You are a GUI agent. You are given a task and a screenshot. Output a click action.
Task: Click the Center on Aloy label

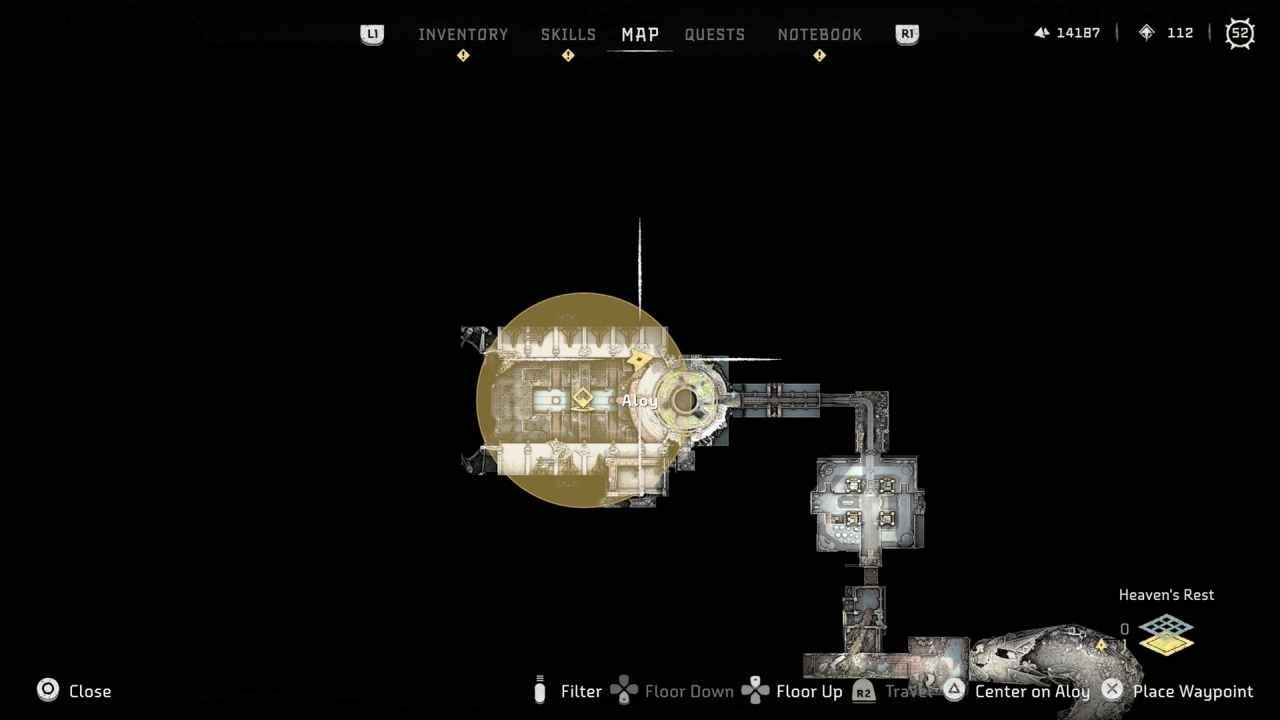coord(1032,691)
